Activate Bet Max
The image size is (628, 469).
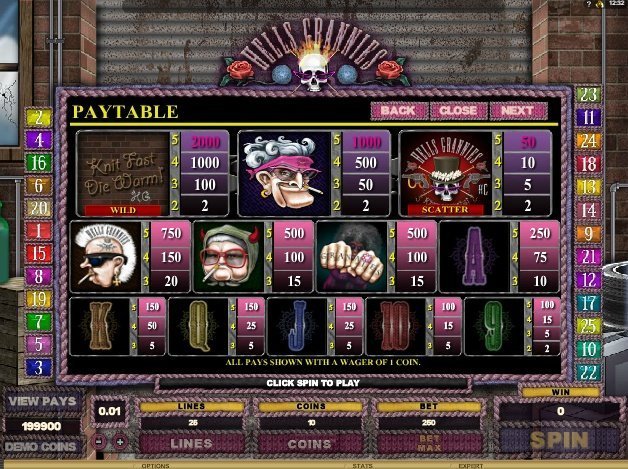(427, 441)
